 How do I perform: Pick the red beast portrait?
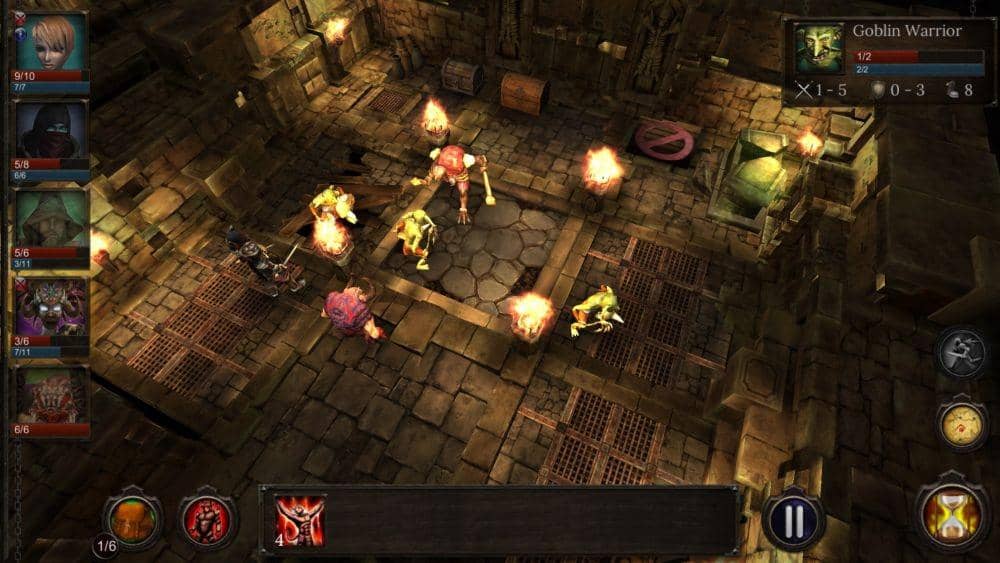click(52, 395)
